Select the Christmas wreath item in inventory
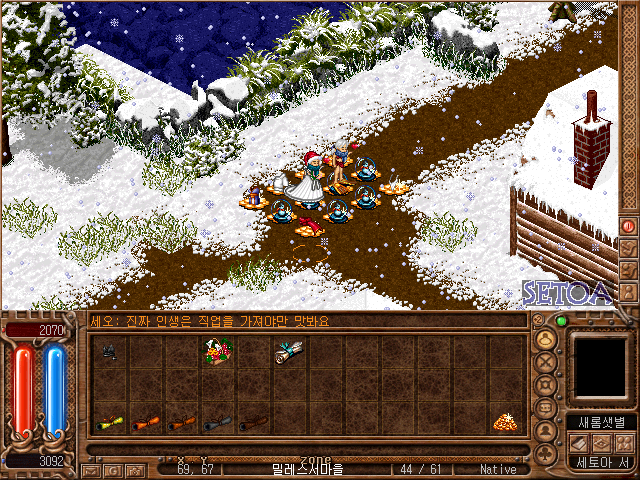640x480 pixels. click(x=217, y=352)
